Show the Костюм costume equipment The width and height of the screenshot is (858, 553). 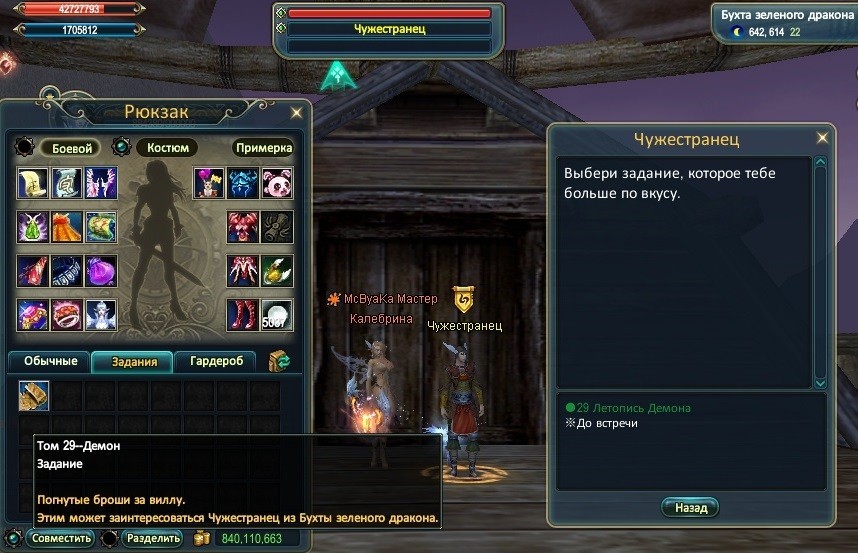pos(167,148)
